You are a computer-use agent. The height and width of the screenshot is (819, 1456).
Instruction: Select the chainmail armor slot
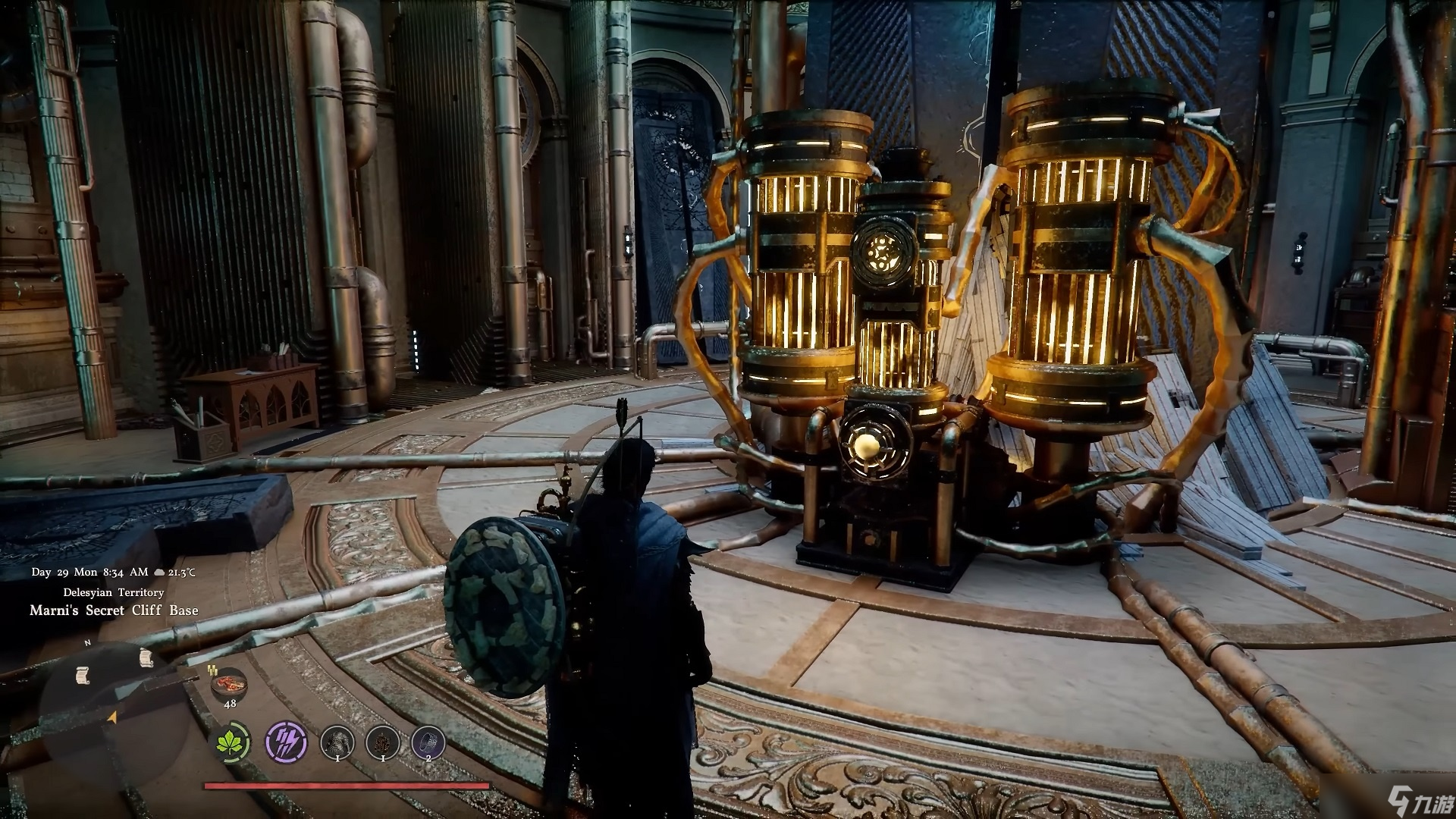pos(337,742)
